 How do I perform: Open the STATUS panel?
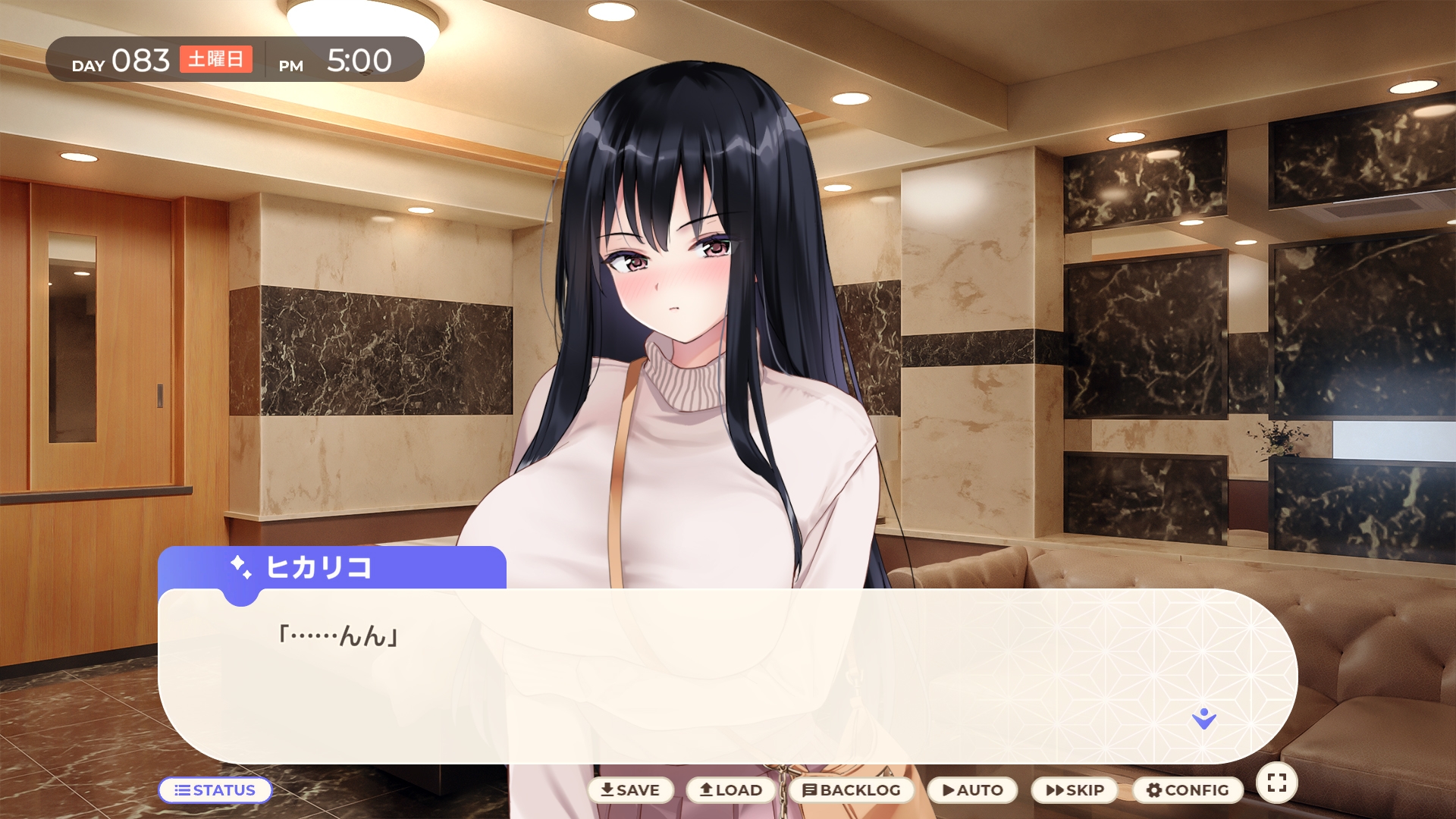click(x=216, y=790)
